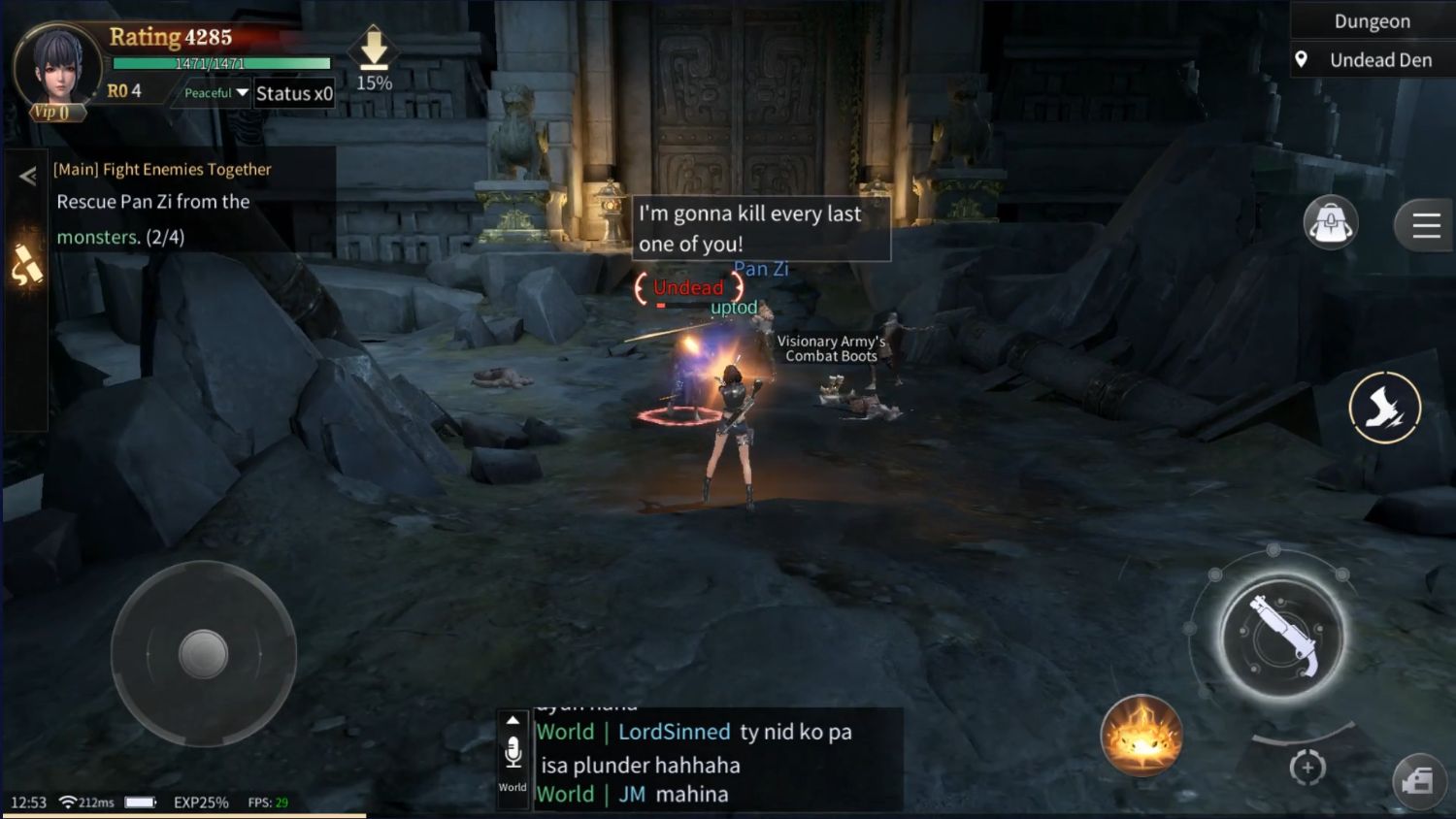Open the Dungeon menu at top right

1373,20
